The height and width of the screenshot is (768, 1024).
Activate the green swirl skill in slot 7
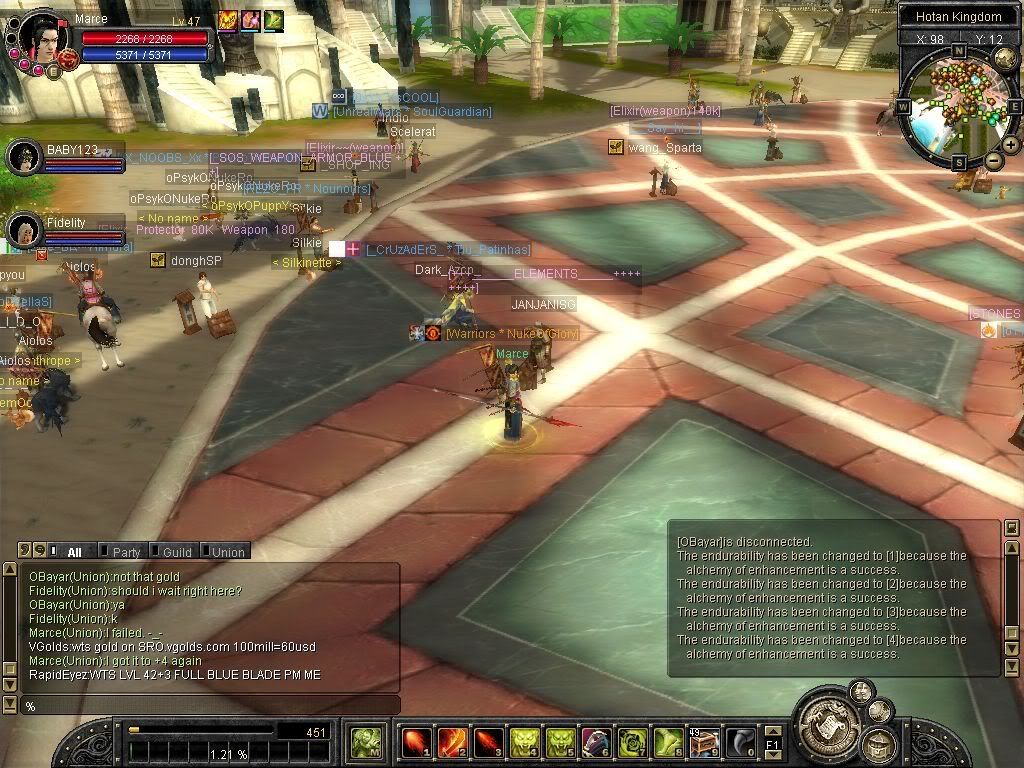pos(632,742)
